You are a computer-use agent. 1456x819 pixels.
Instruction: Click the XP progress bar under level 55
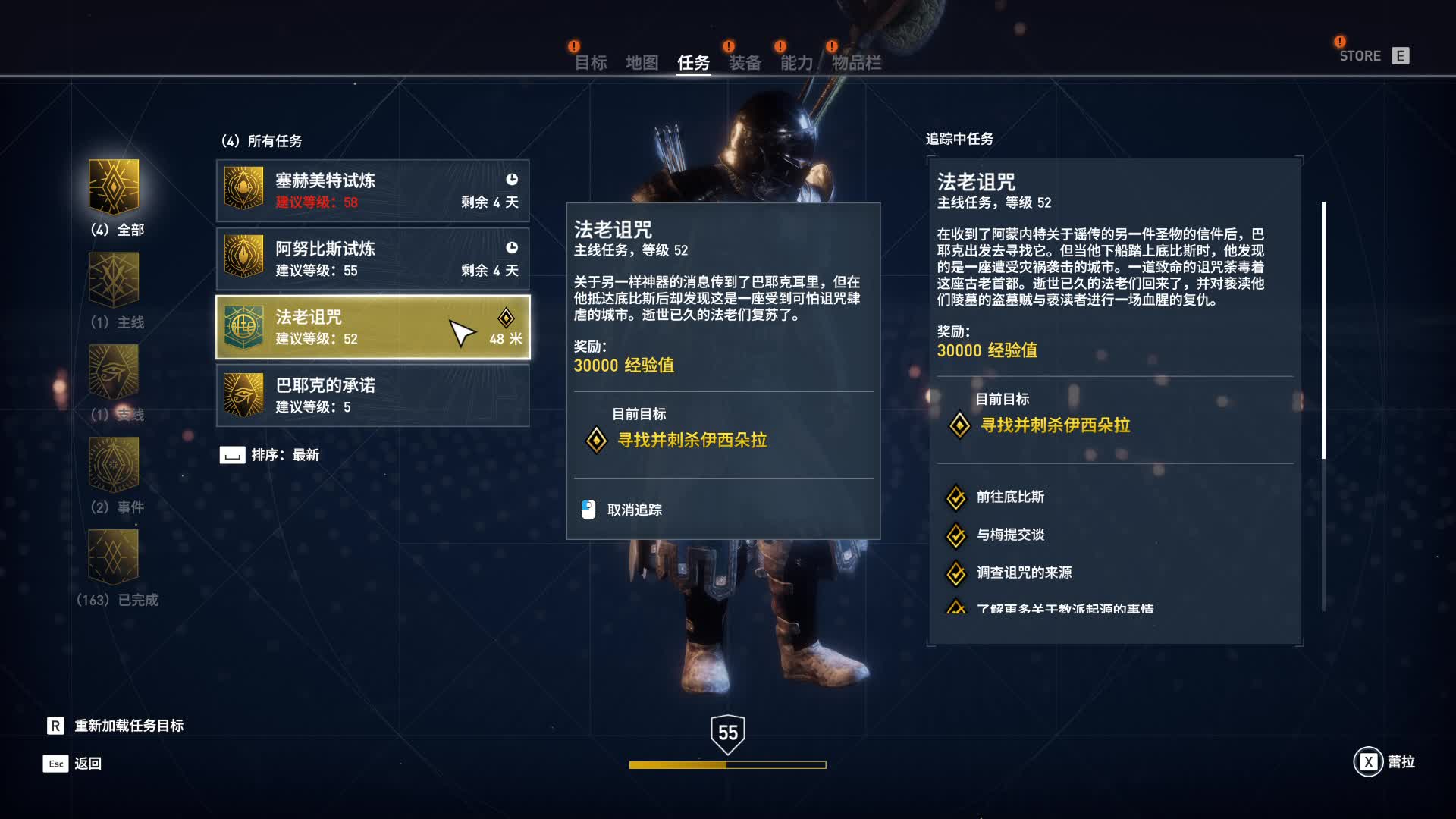pos(726,764)
